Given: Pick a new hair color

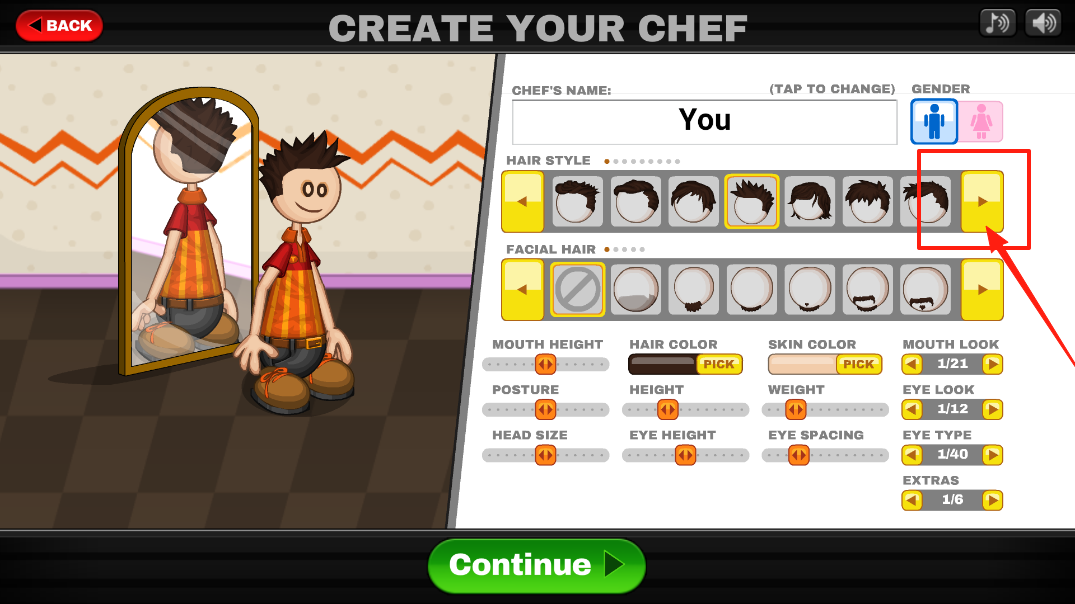Looking at the screenshot, I should [x=719, y=365].
